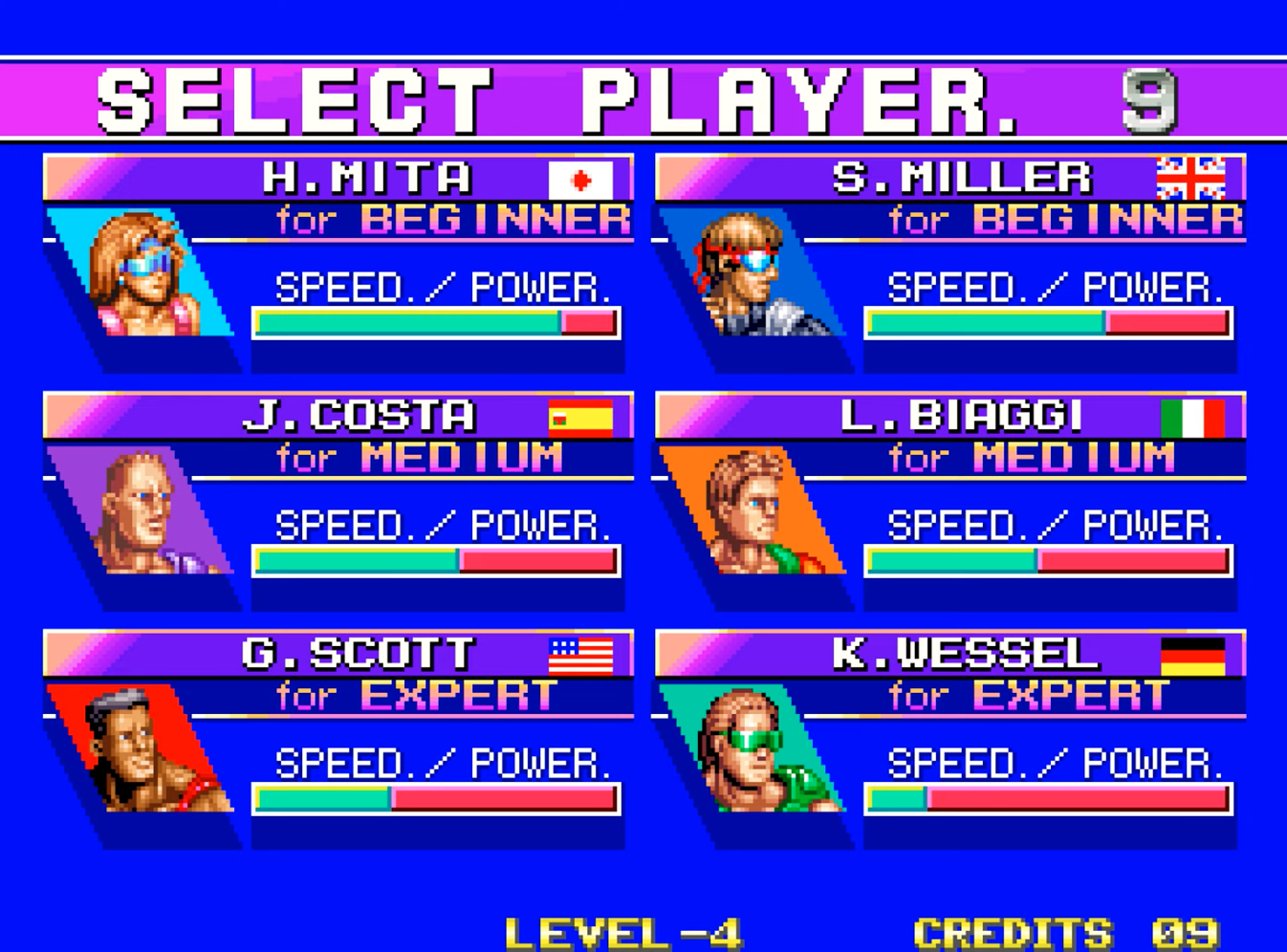Pick J.COSTA the medium player
Image resolution: width=1287 pixels, height=952 pixels.
click(x=360, y=417)
